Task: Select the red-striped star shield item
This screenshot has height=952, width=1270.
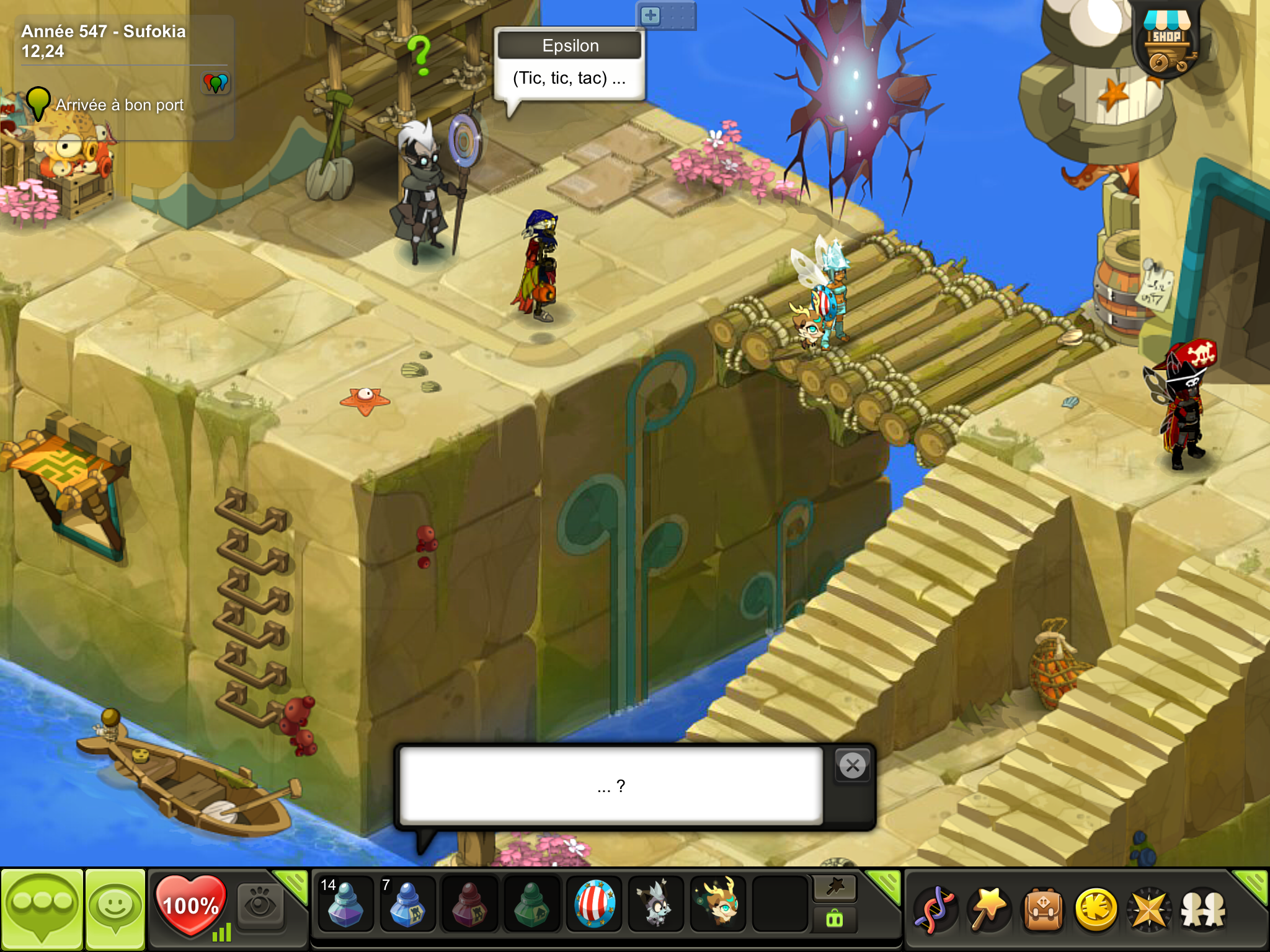Action: pos(594,904)
